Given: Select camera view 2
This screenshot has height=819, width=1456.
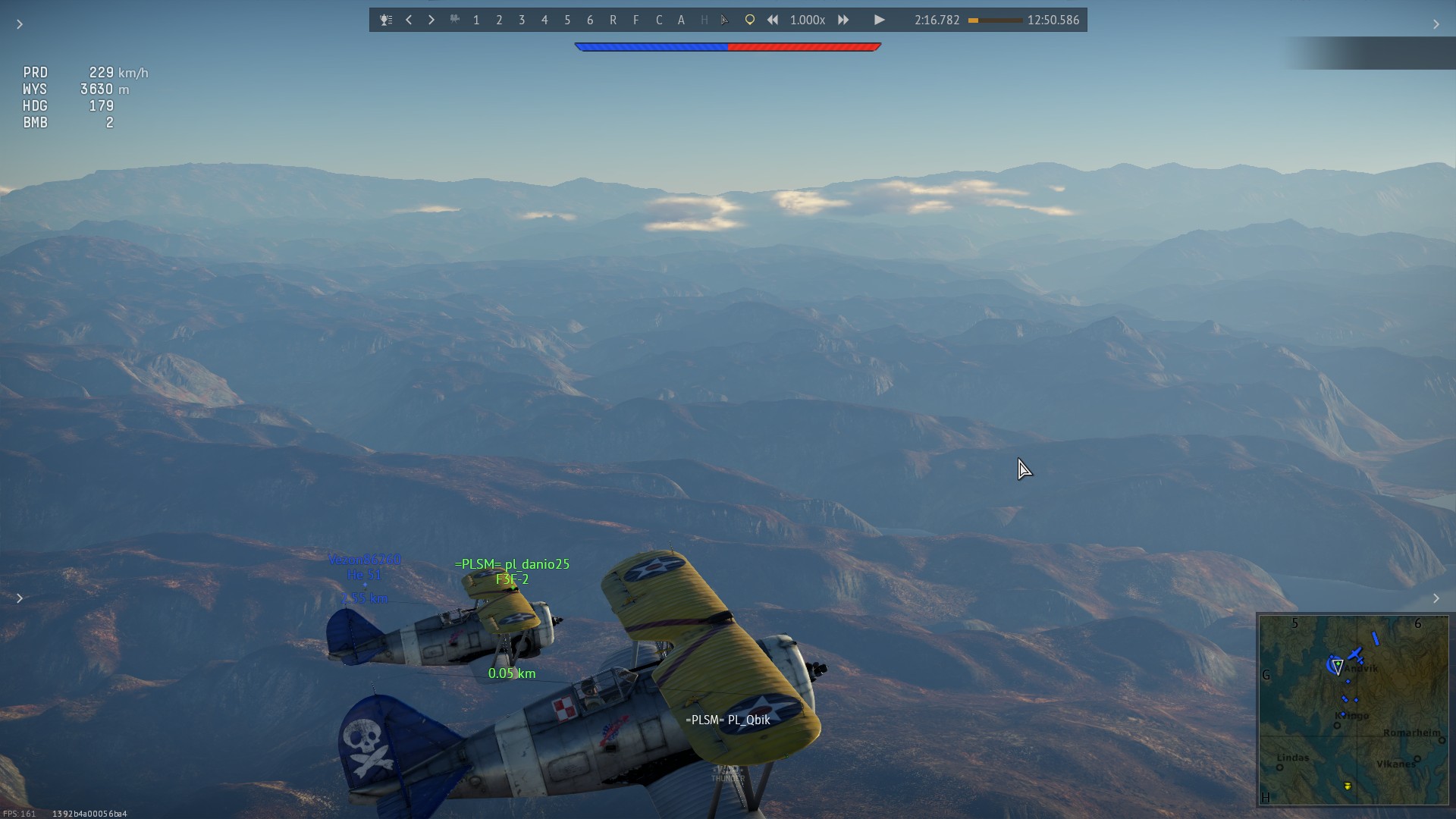Looking at the screenshot, I should 499,20.
